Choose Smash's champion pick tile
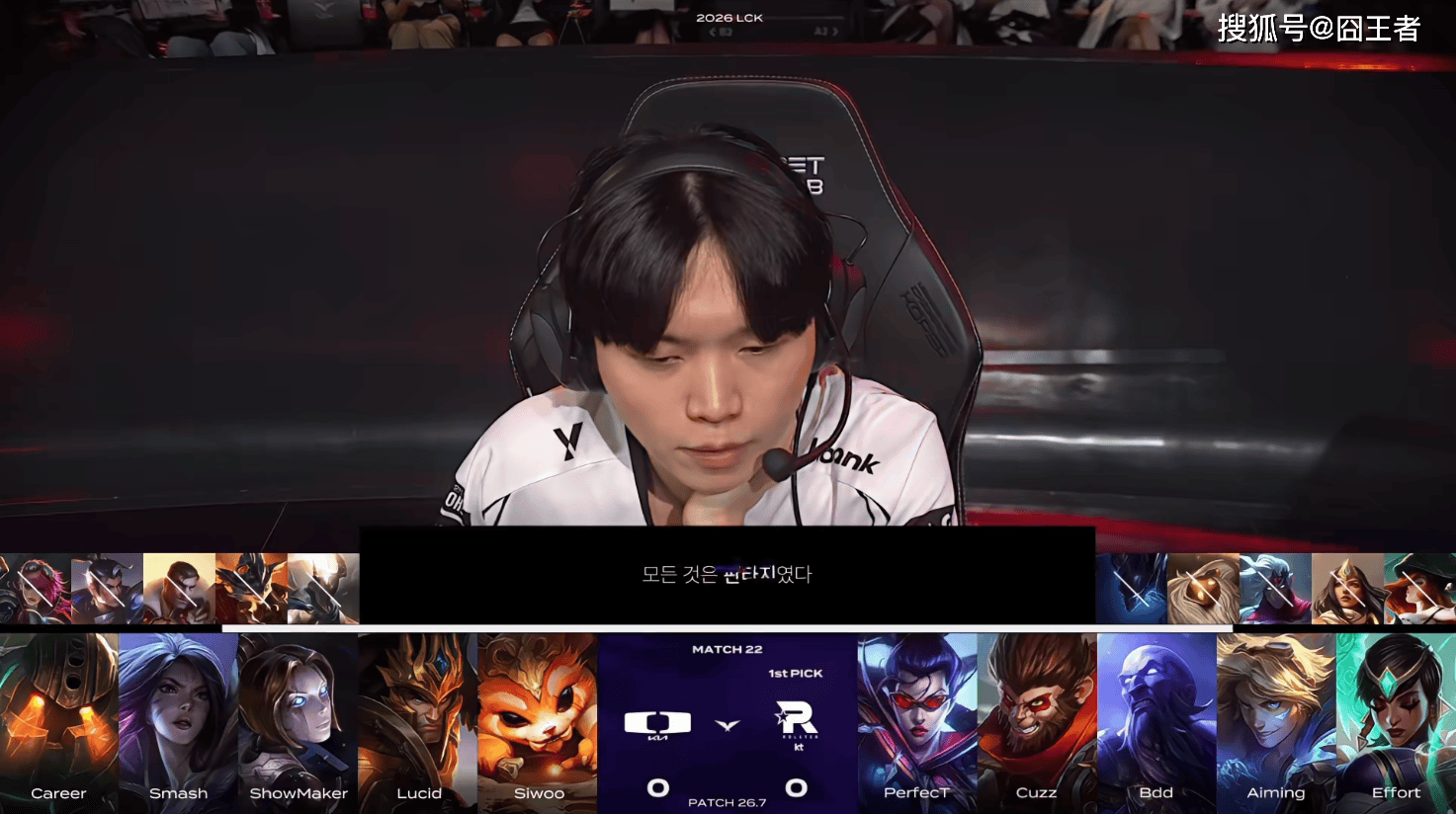This screenshot has height=814, width=1456. [x=179, y=721]
